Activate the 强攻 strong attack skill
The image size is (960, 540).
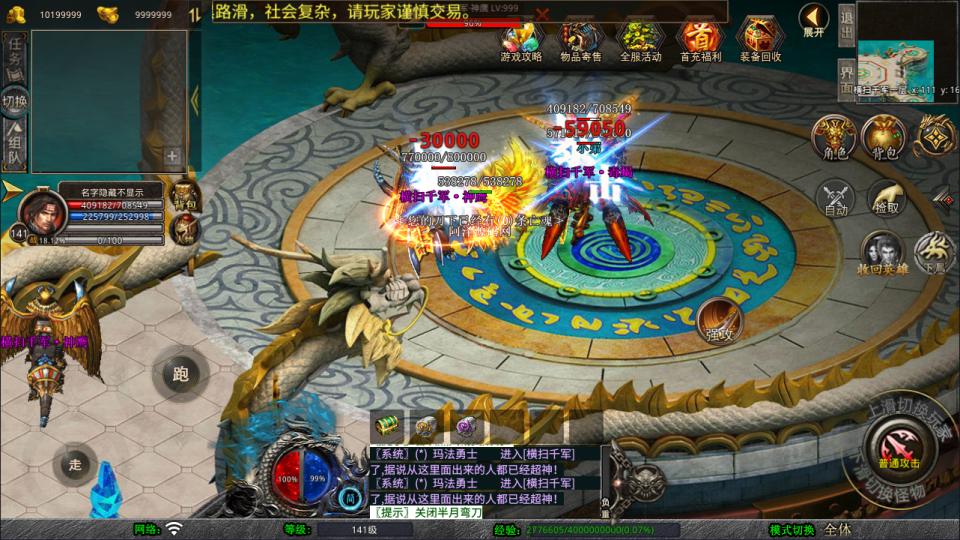[x=719, y=319]
